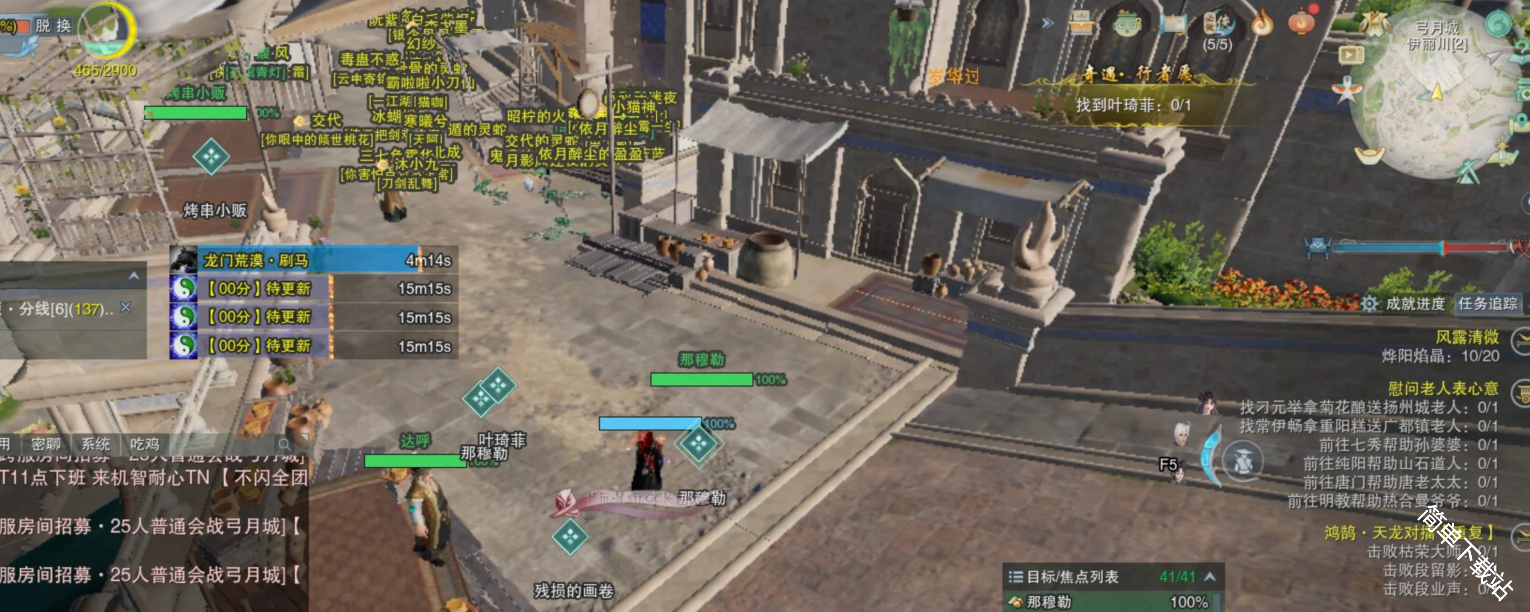This screenshot has height=612, width=1530.
Task: Select the 风露清微 quest entry
Action: [x=1467, y=337]
